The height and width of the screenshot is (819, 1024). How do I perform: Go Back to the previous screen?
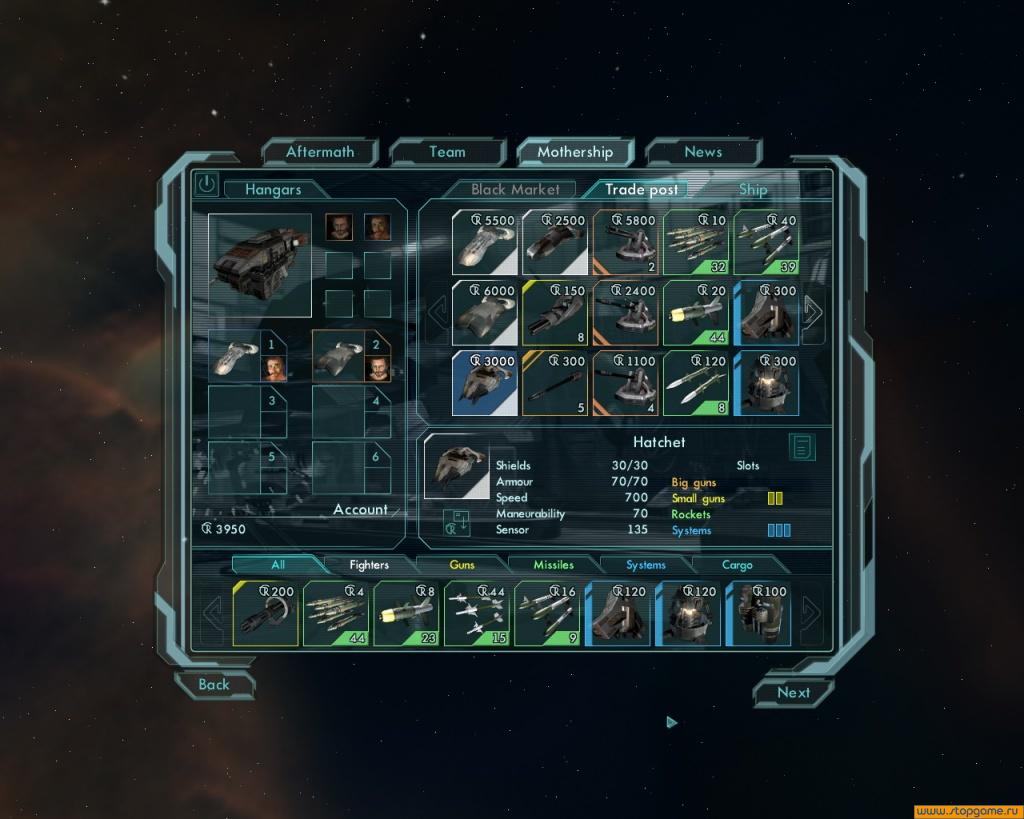coord(214,685)
